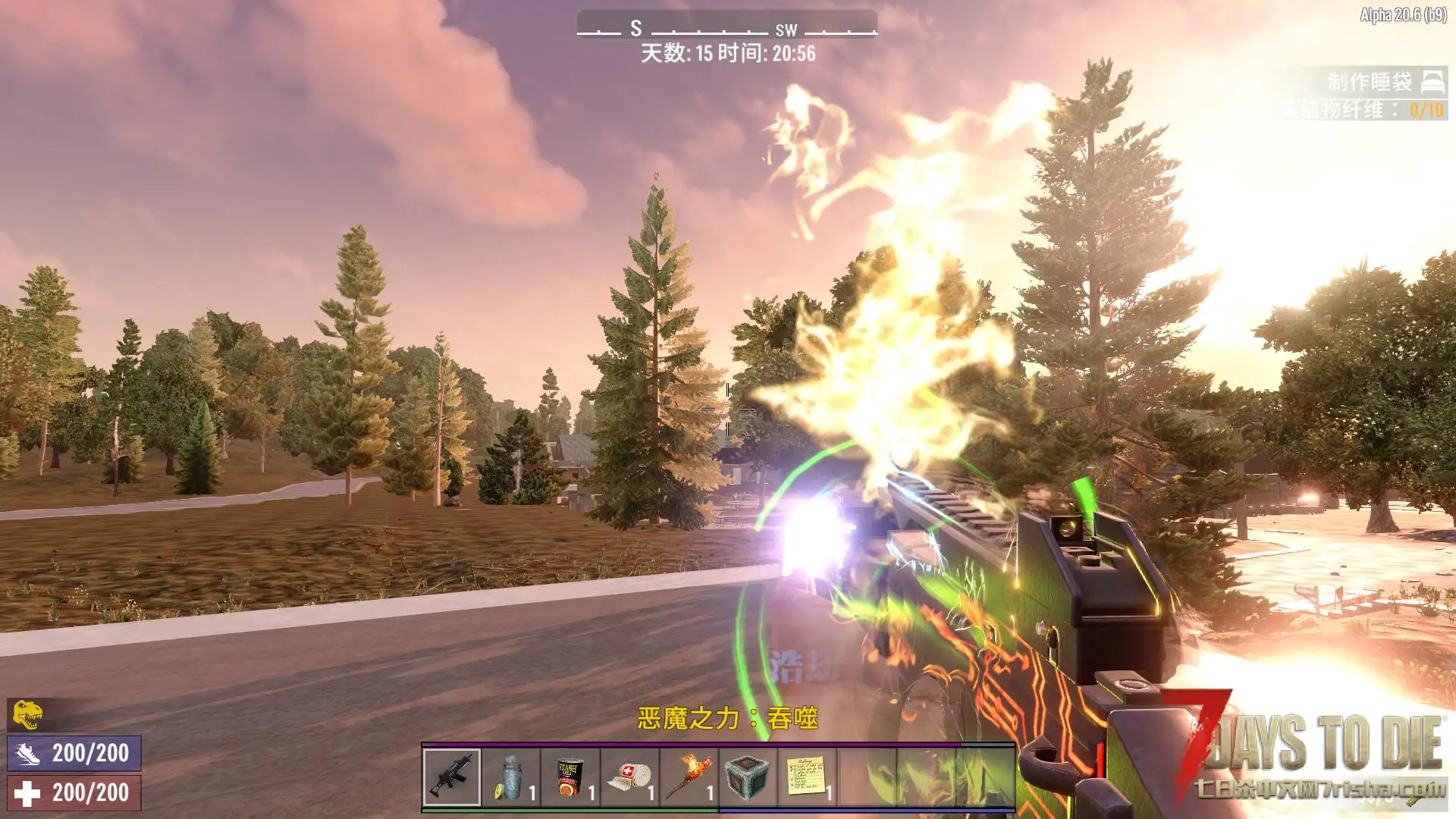Screen dimensions: 1456x819
Task: Select the first aid bandage slot
Action: [629, 777]
